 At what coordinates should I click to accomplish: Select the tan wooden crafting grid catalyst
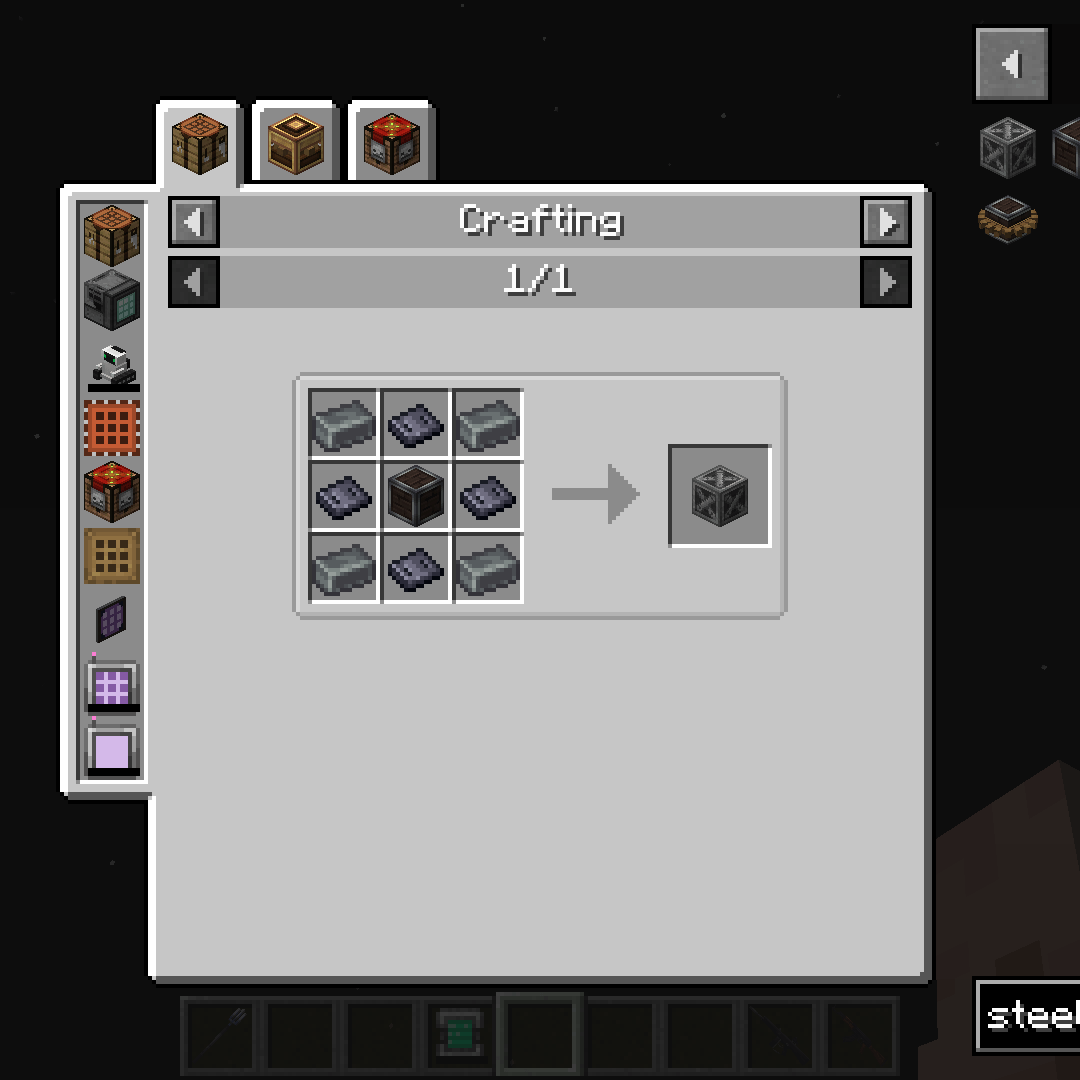pyautogui.click(x=112, y=556)
